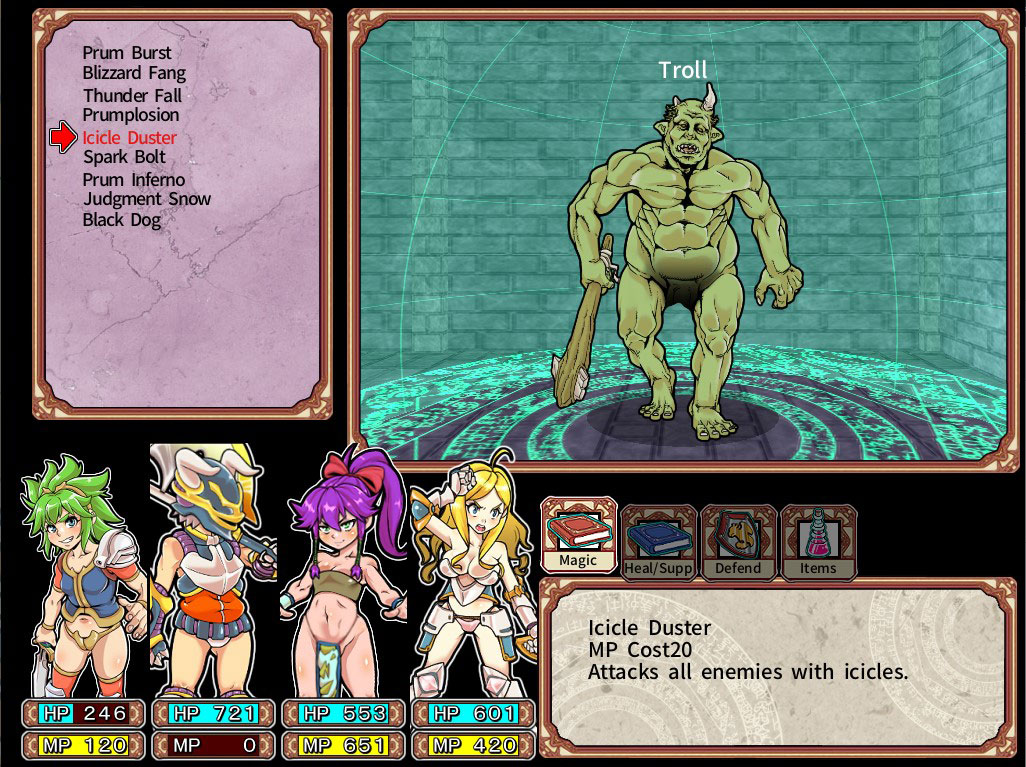Cast Thunder Fall
1026x767 pixels.
point(132,96)
